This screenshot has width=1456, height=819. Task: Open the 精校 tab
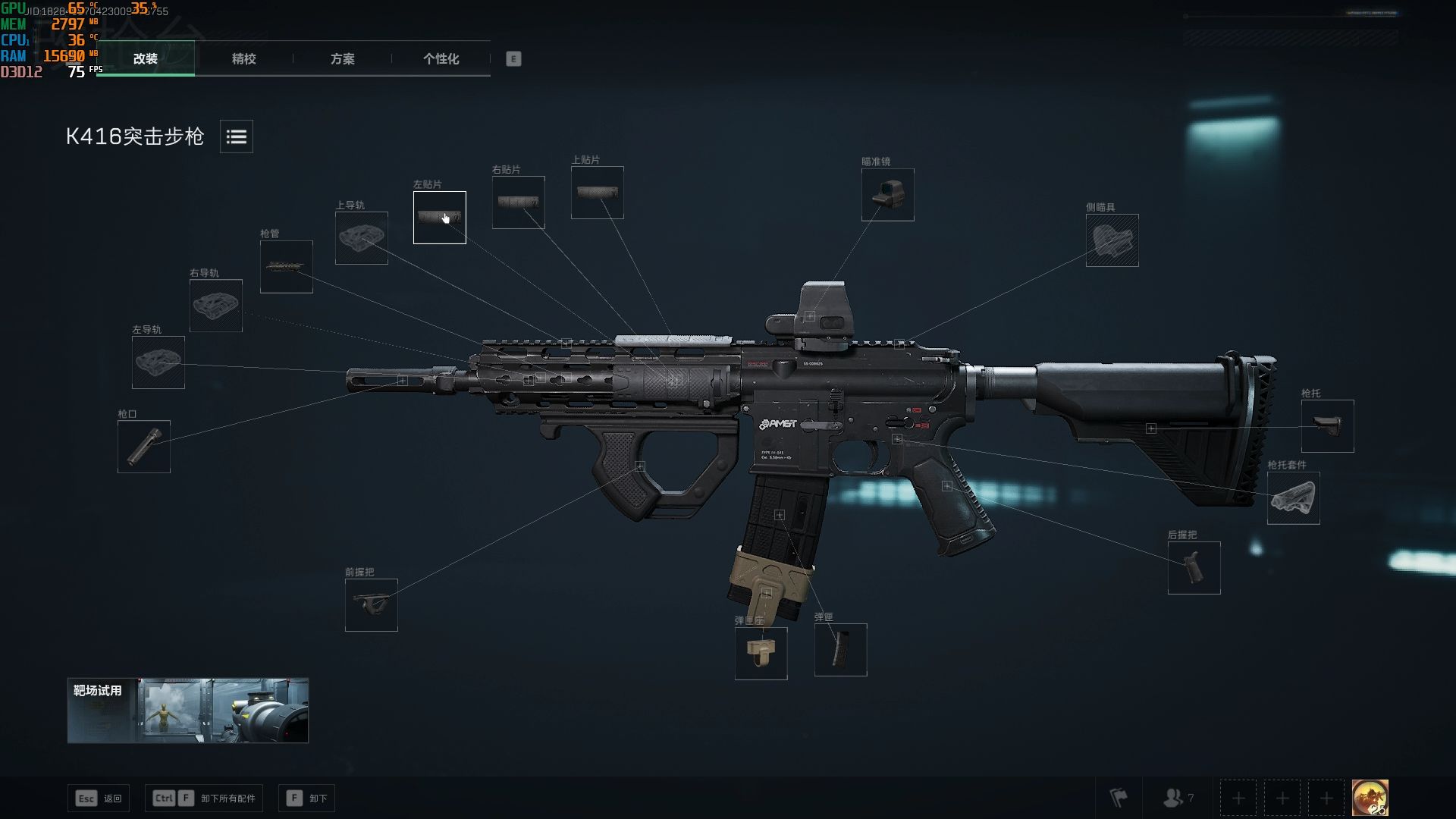click(x=243, y=58)
